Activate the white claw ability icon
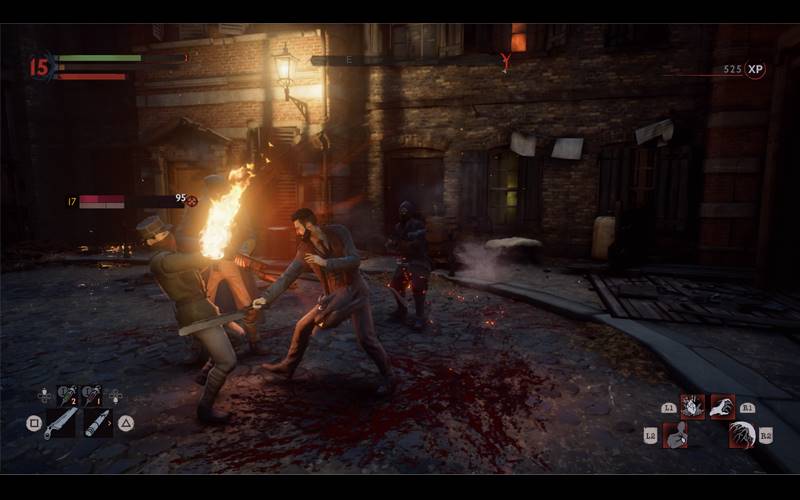Viewport: 800px width, 500px height. 722,407
